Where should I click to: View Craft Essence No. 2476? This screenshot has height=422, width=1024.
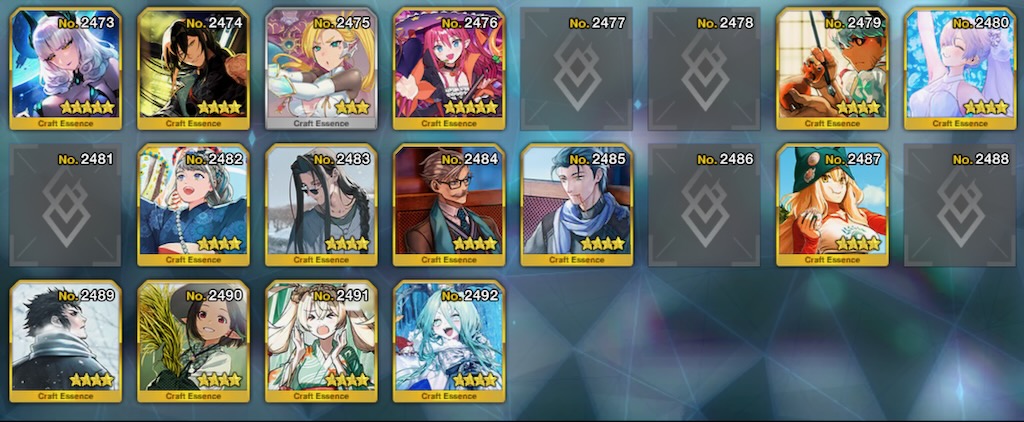[450, 68]
